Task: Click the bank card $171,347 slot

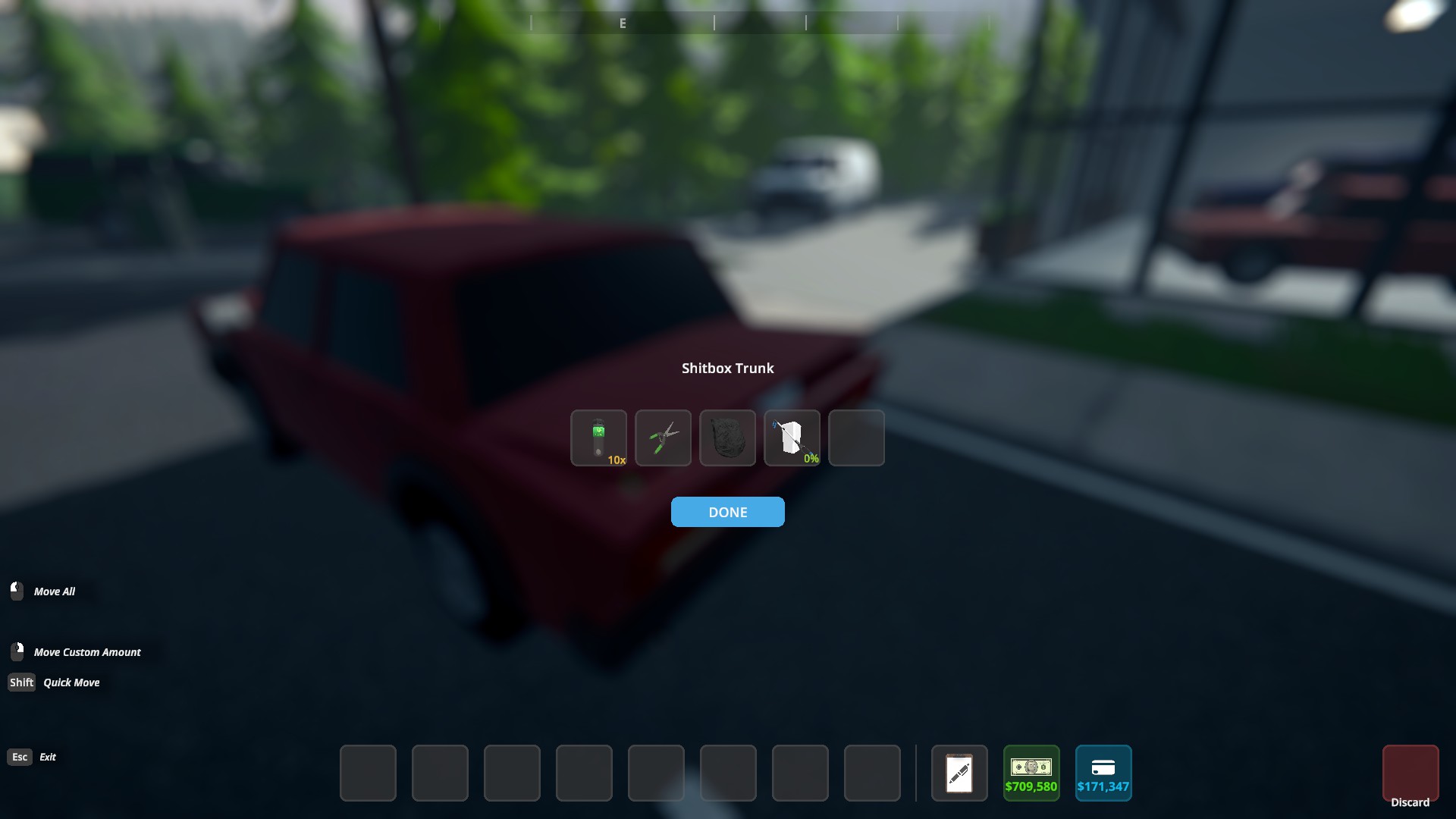Action: pyautogui.click(x=1103, y=773)
